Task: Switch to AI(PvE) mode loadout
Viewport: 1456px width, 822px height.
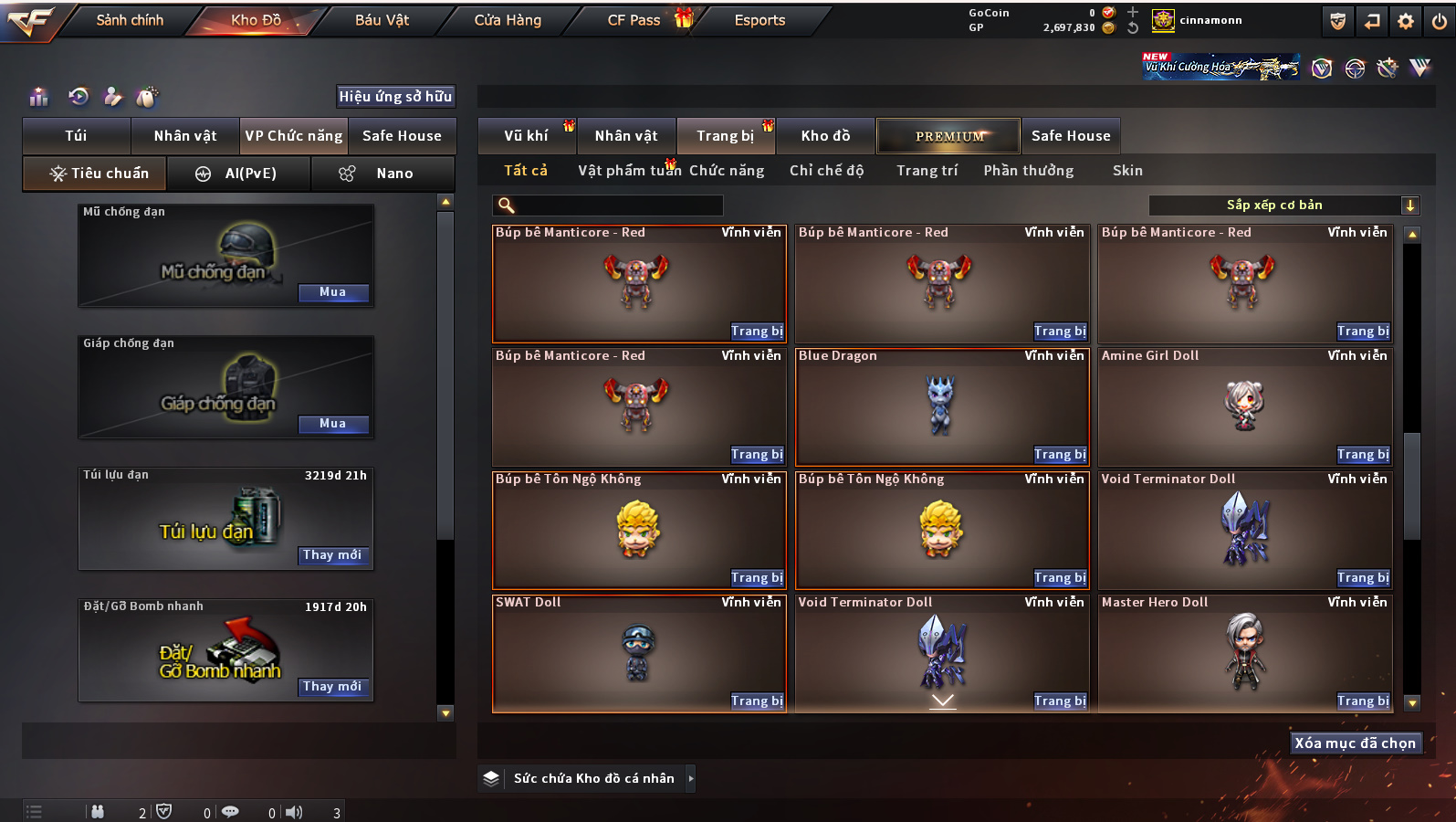Action: click(238, 174)
